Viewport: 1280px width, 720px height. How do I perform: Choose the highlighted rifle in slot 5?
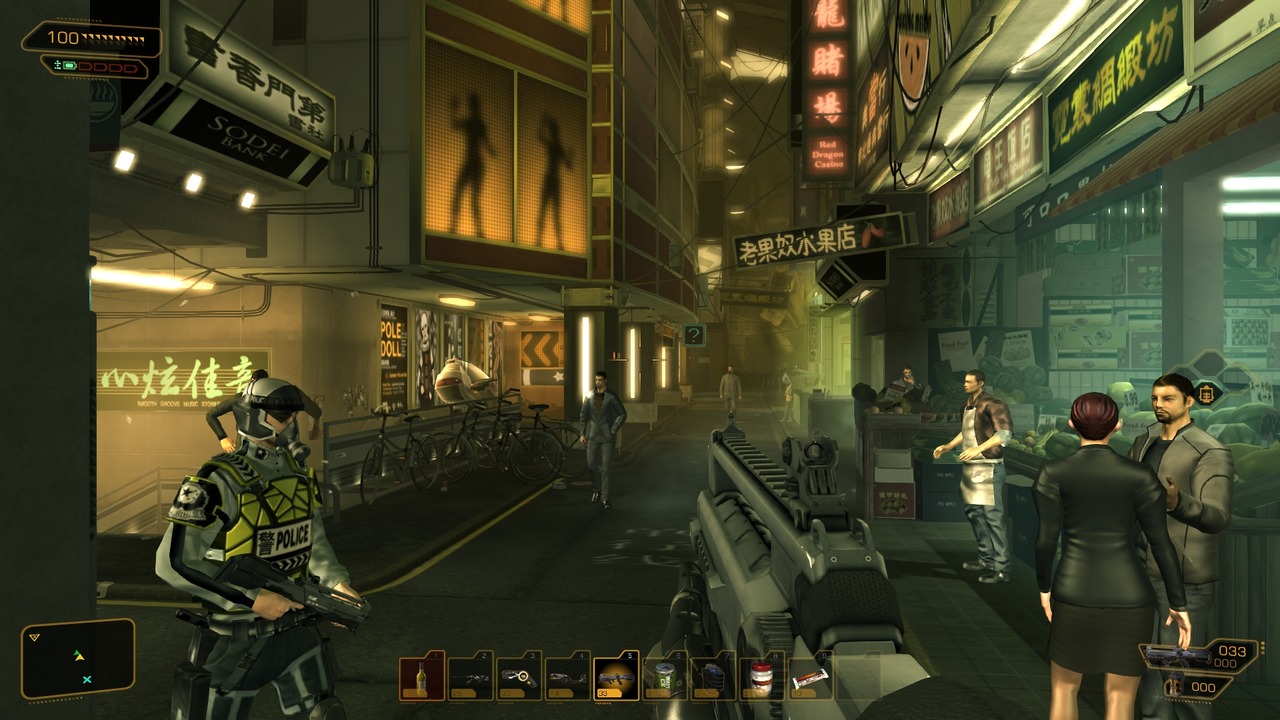point(615,677)
